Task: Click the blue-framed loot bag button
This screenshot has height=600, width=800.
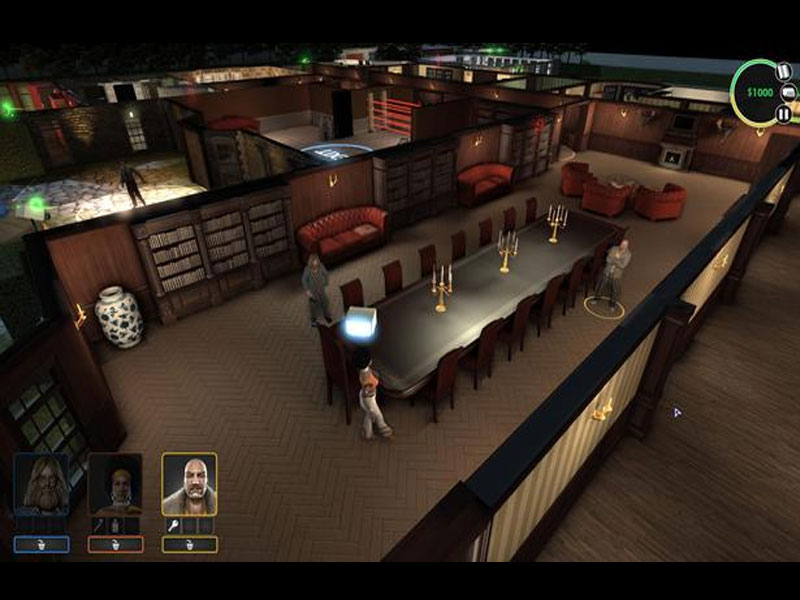Action: pyautogui.click(x=42, y=545)
